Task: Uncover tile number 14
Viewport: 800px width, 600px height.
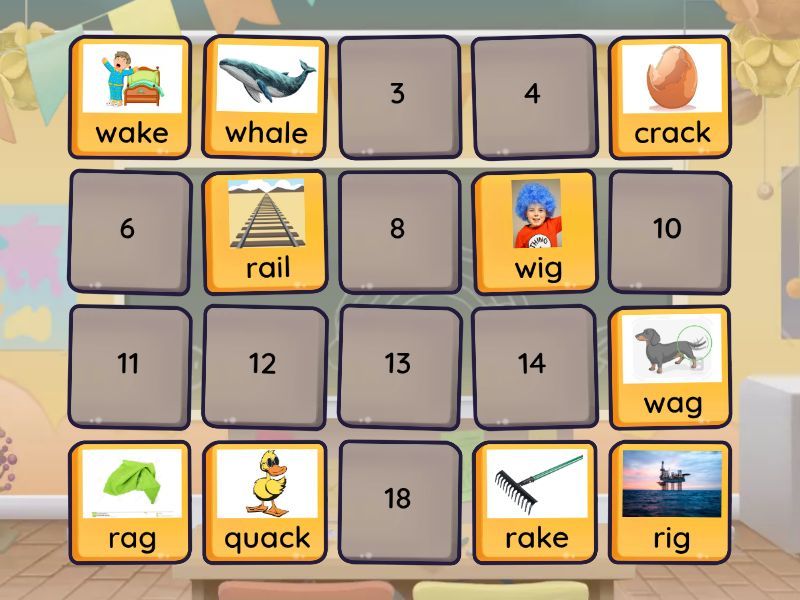Action: (532, 366)
